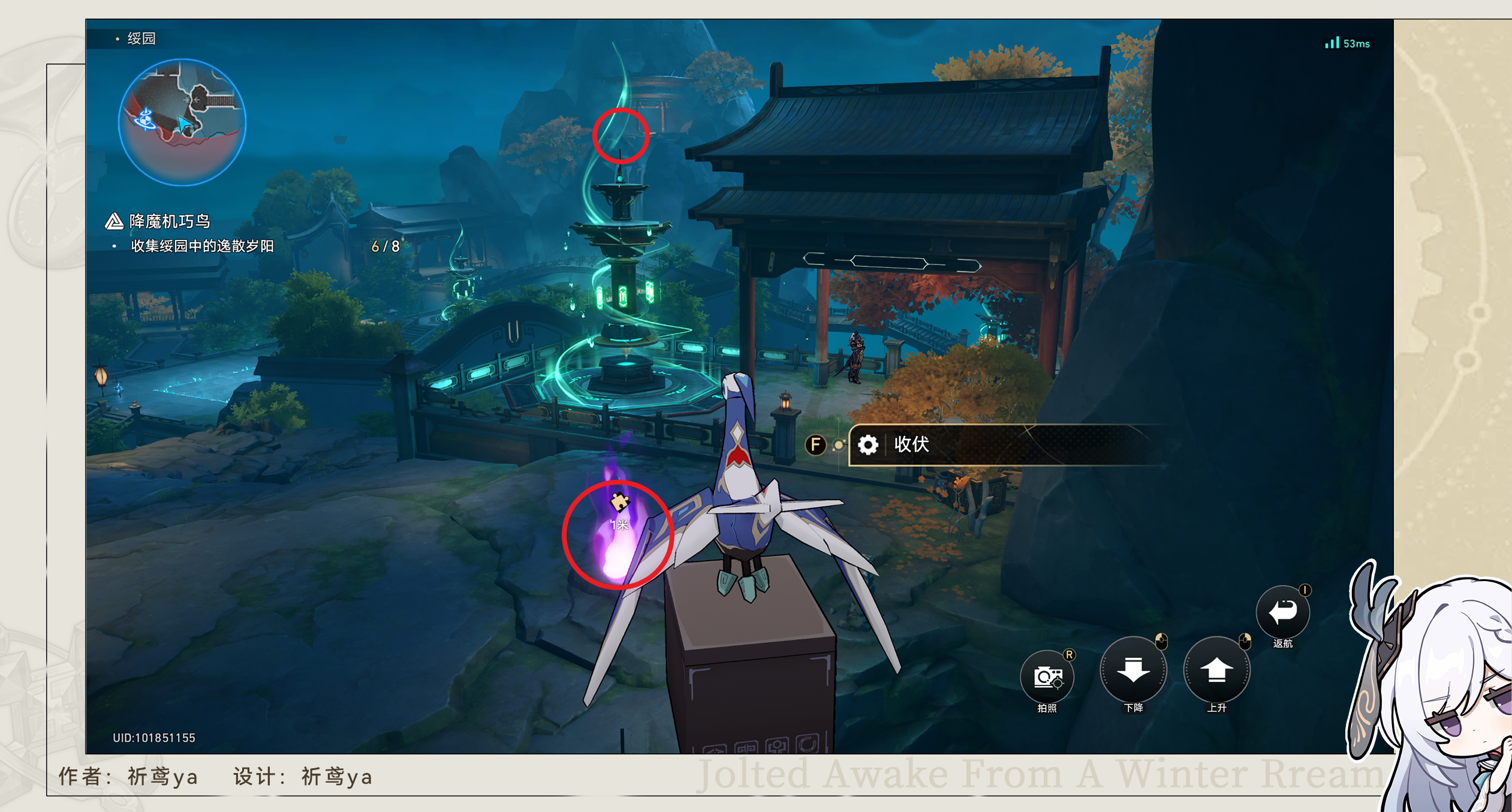The width and height of the screenshot is (1512, 812).
Task: Open the 降魔机巧鸟 quest tracker
Action: pyautogui.click(x=170, y=221)
